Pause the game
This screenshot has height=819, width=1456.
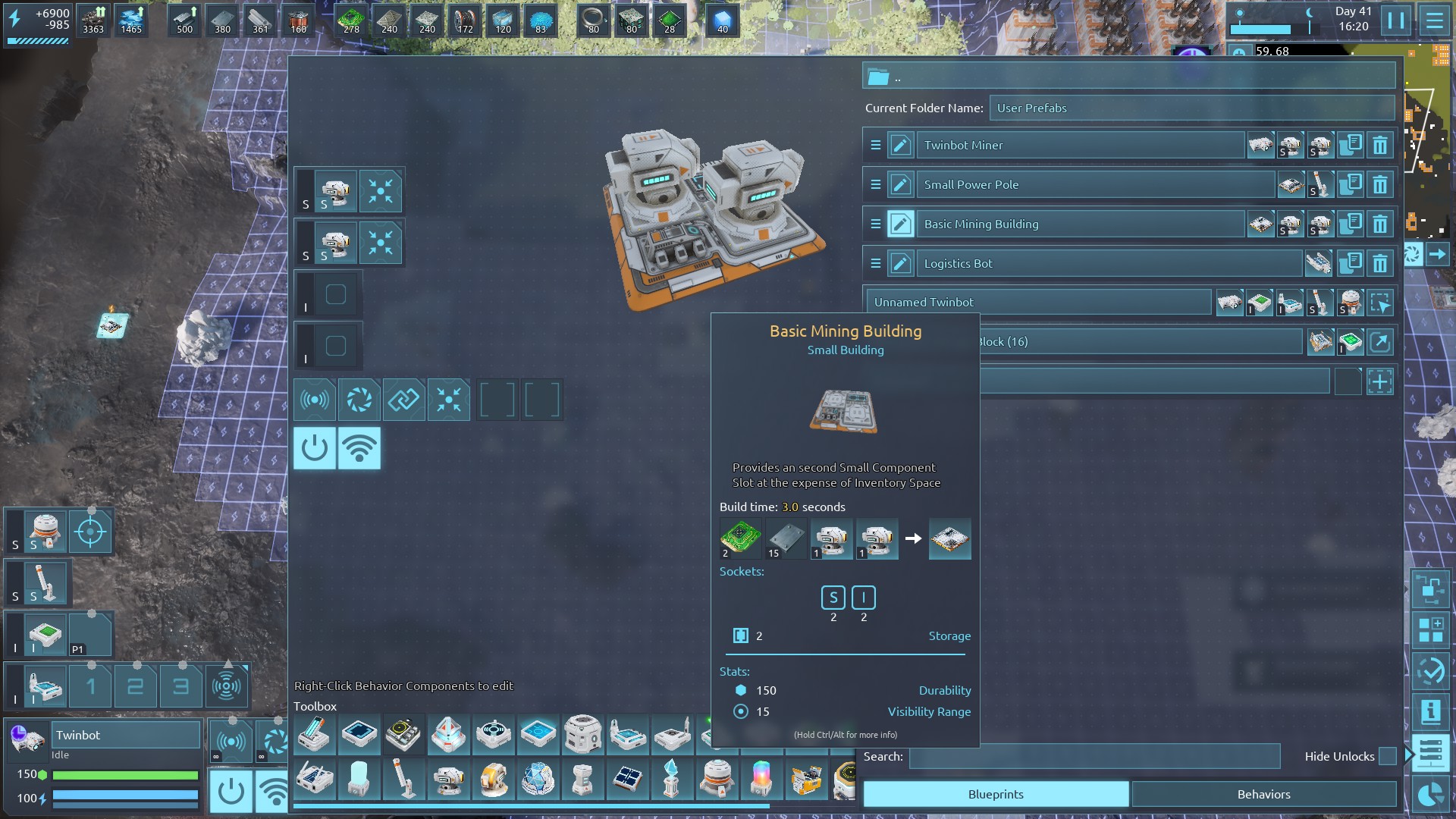pyautogui.click(x=1396, y=20)
